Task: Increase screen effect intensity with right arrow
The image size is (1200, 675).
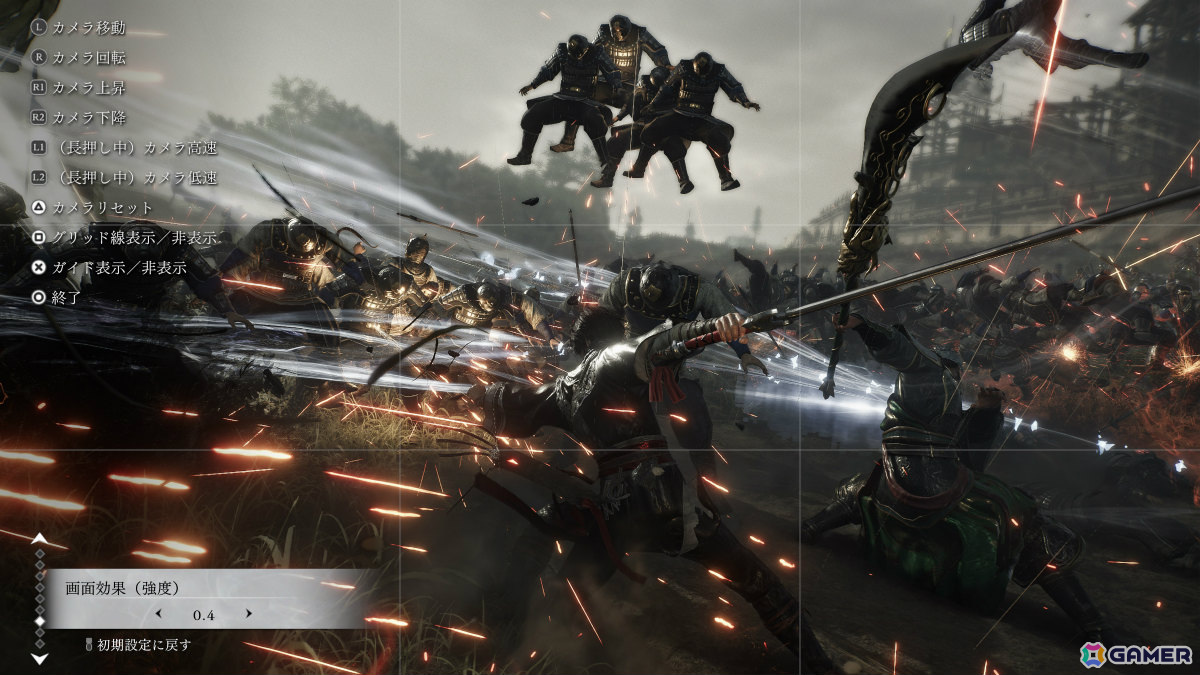Action: click(x=249, y=613)
